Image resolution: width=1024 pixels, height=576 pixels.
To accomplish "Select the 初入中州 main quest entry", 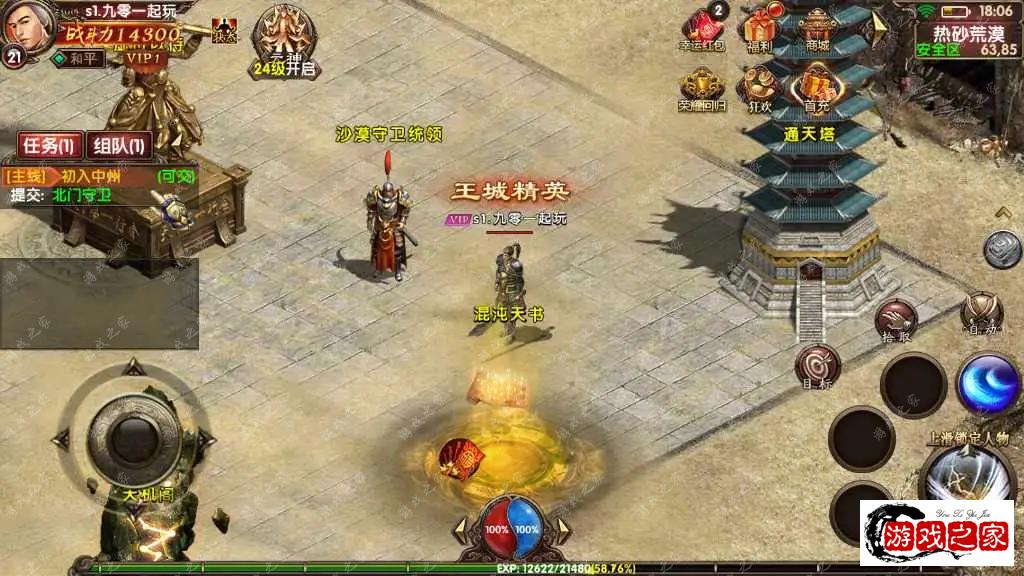I will tap(100, 175).
